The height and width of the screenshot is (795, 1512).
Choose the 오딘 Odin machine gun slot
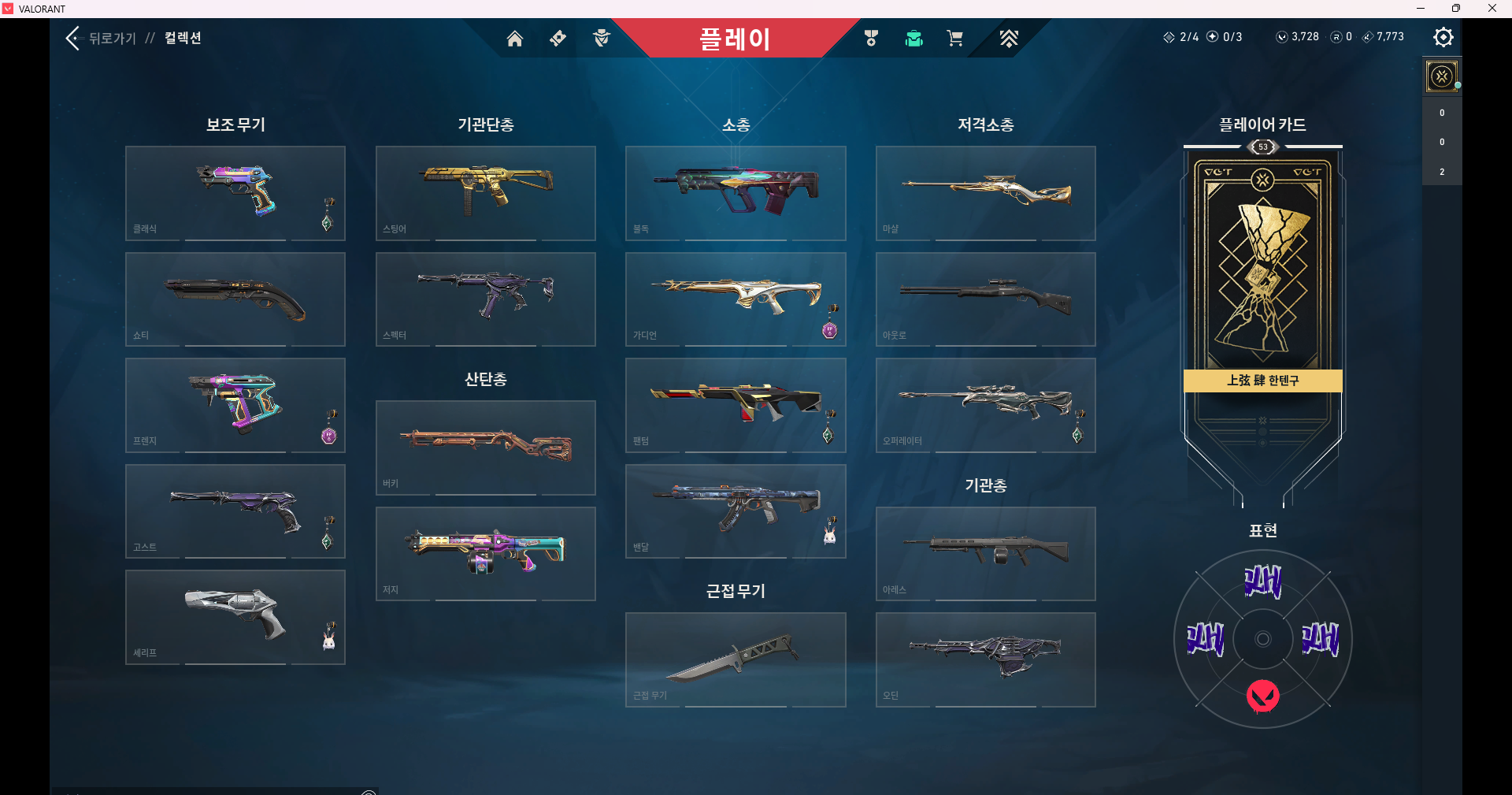click(985, 659)
